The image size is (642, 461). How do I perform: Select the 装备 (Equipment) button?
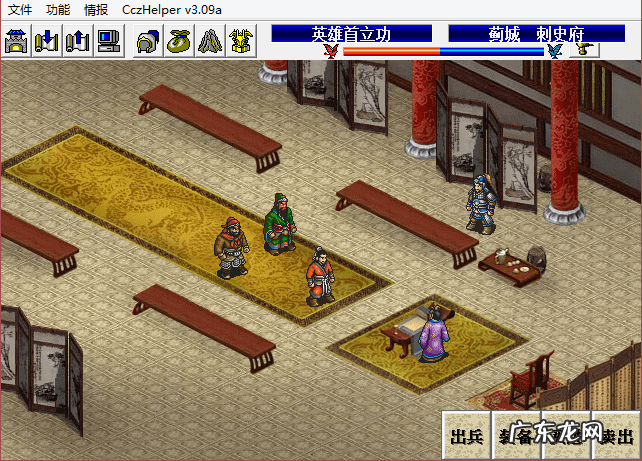[516, 436]
